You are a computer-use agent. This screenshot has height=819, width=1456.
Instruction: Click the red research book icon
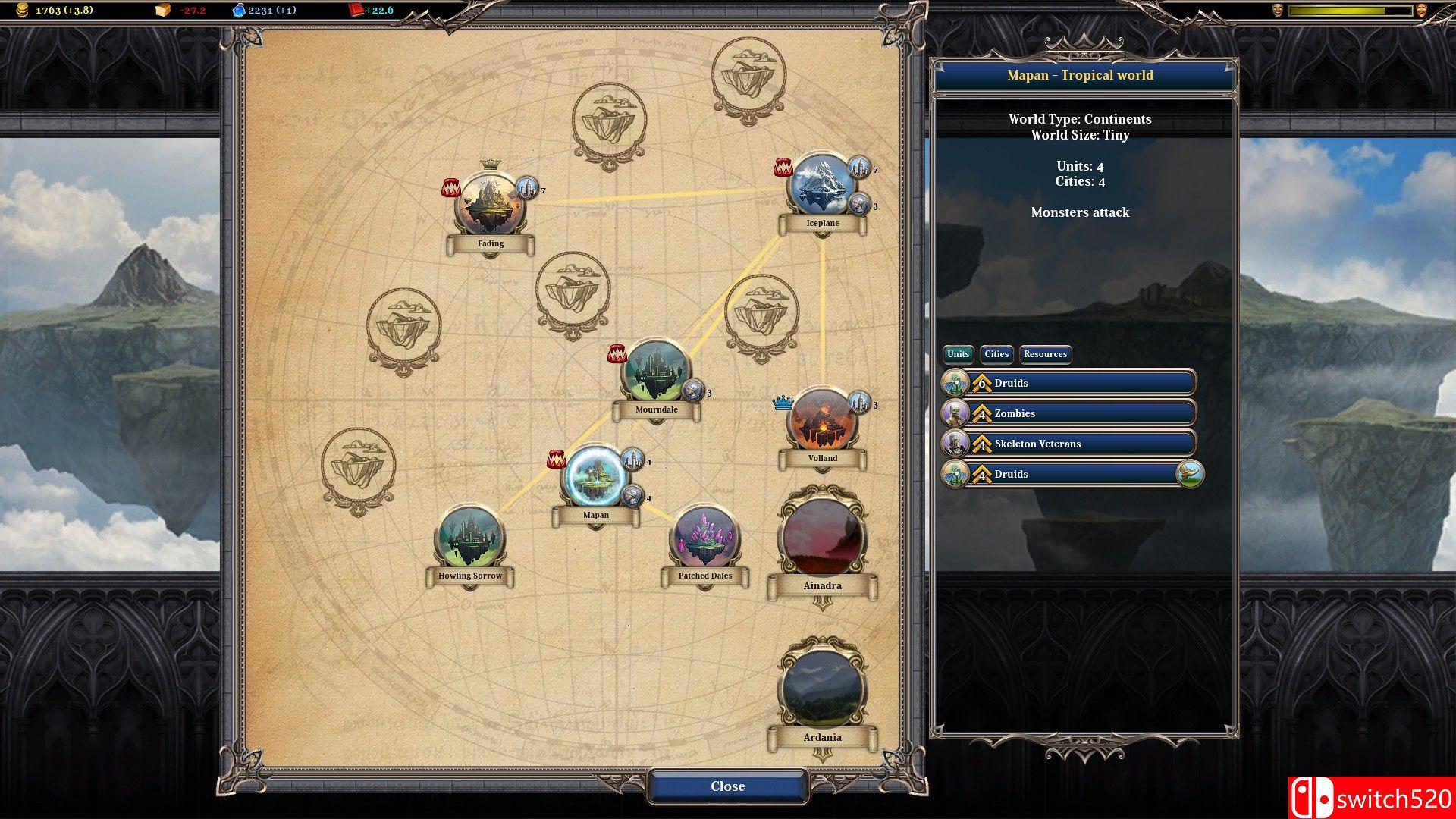coord(353,11)
